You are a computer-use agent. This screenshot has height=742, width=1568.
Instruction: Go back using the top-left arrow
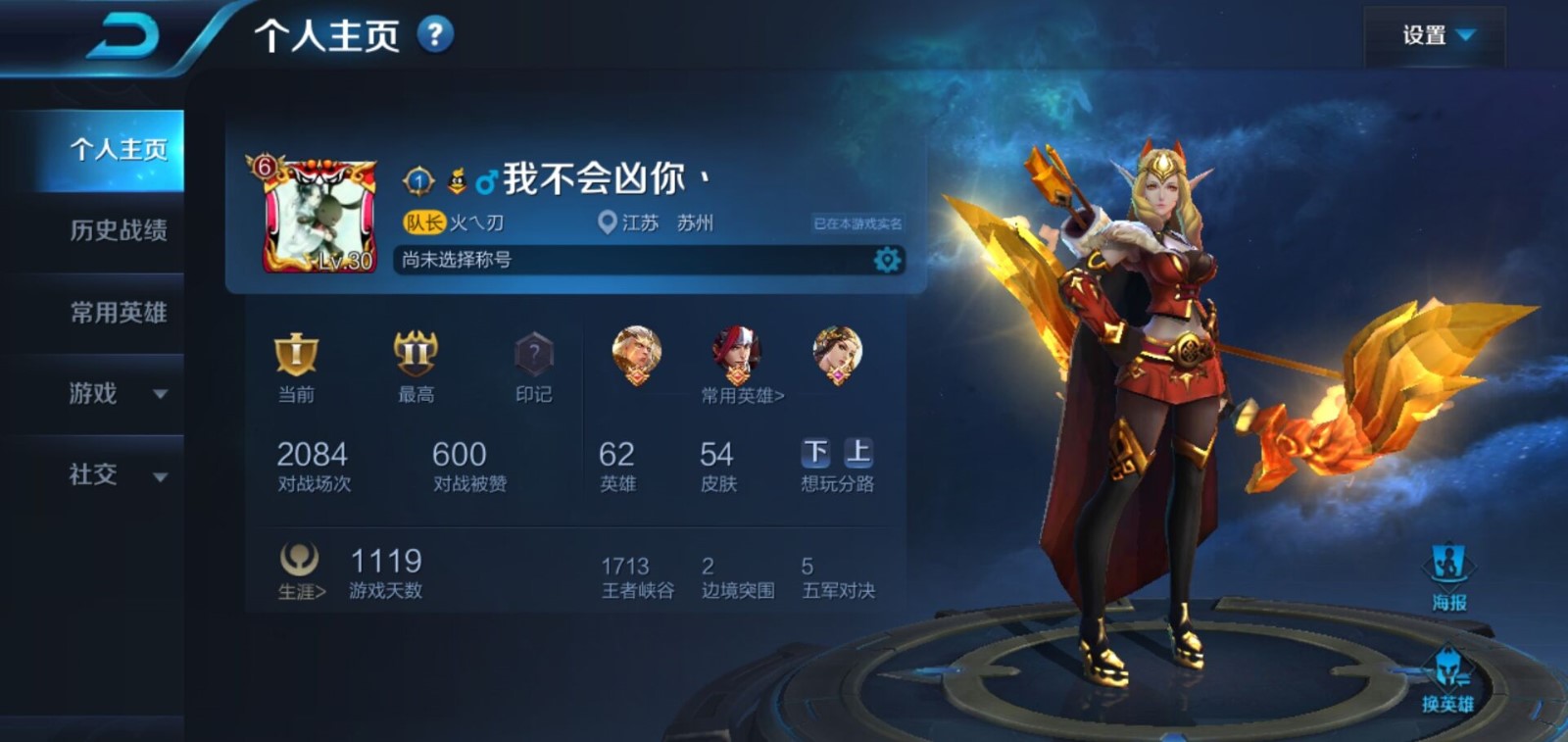pyautogui.click(x=124, y=39)
